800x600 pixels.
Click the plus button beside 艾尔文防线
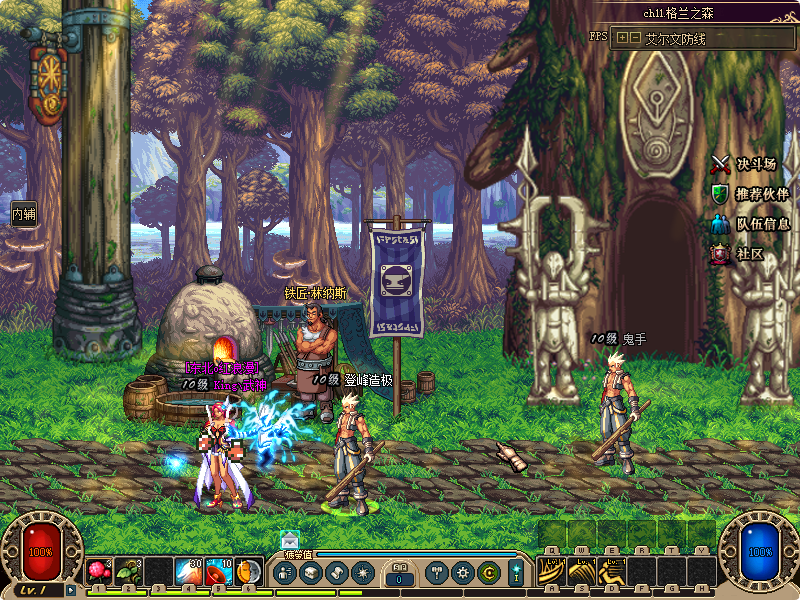623,37
